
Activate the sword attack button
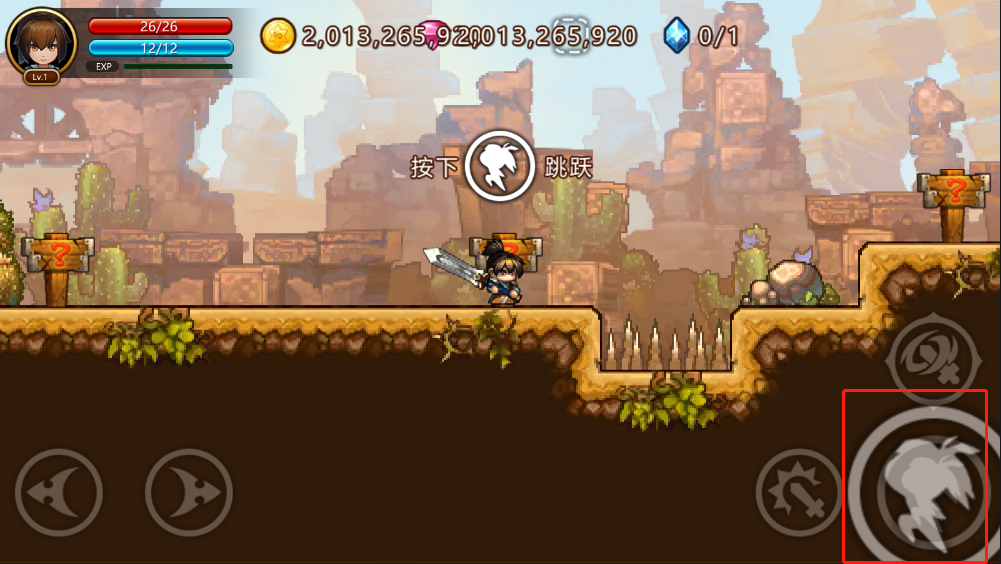798,492
